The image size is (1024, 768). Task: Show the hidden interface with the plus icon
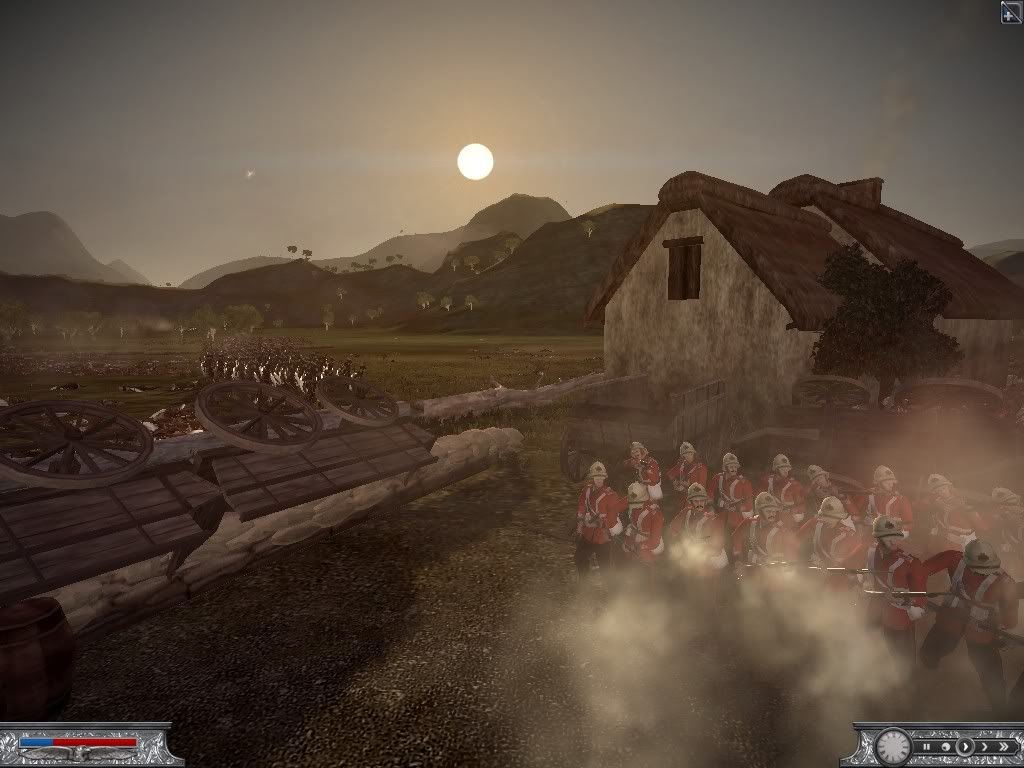pyautogui.click(x=1011, y=11)
